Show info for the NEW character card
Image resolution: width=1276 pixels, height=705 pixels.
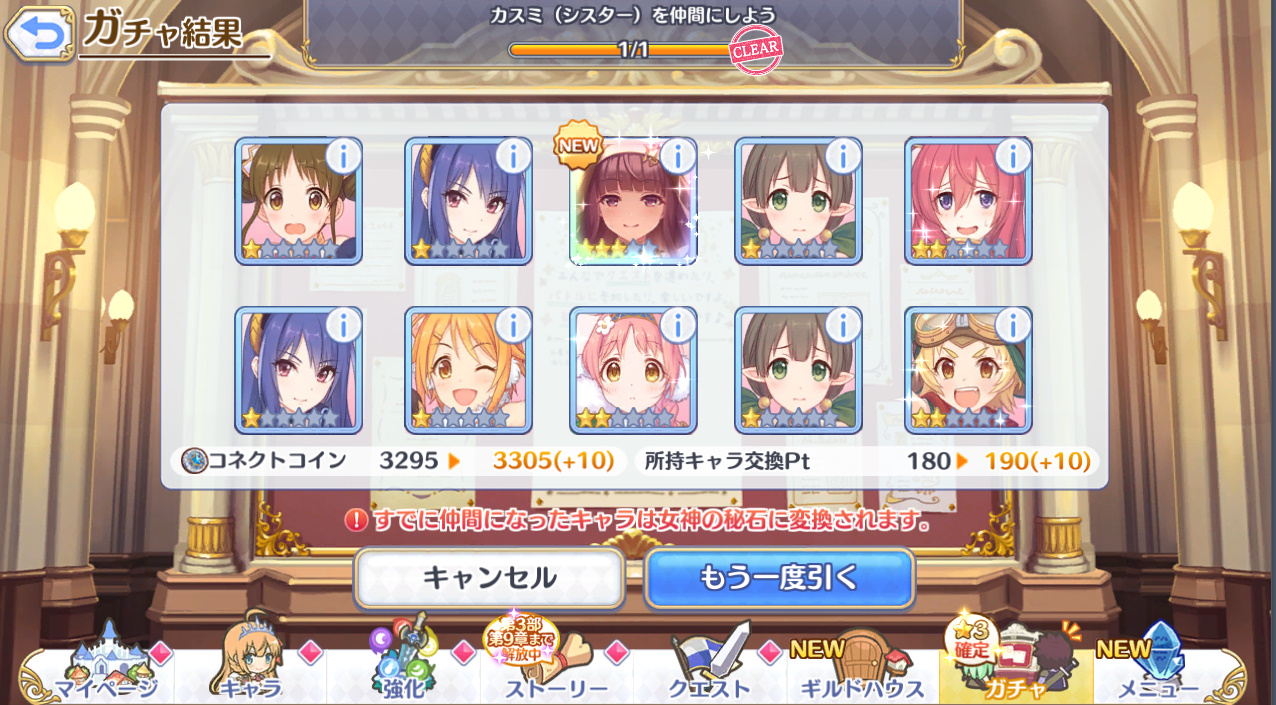point(677,156)
